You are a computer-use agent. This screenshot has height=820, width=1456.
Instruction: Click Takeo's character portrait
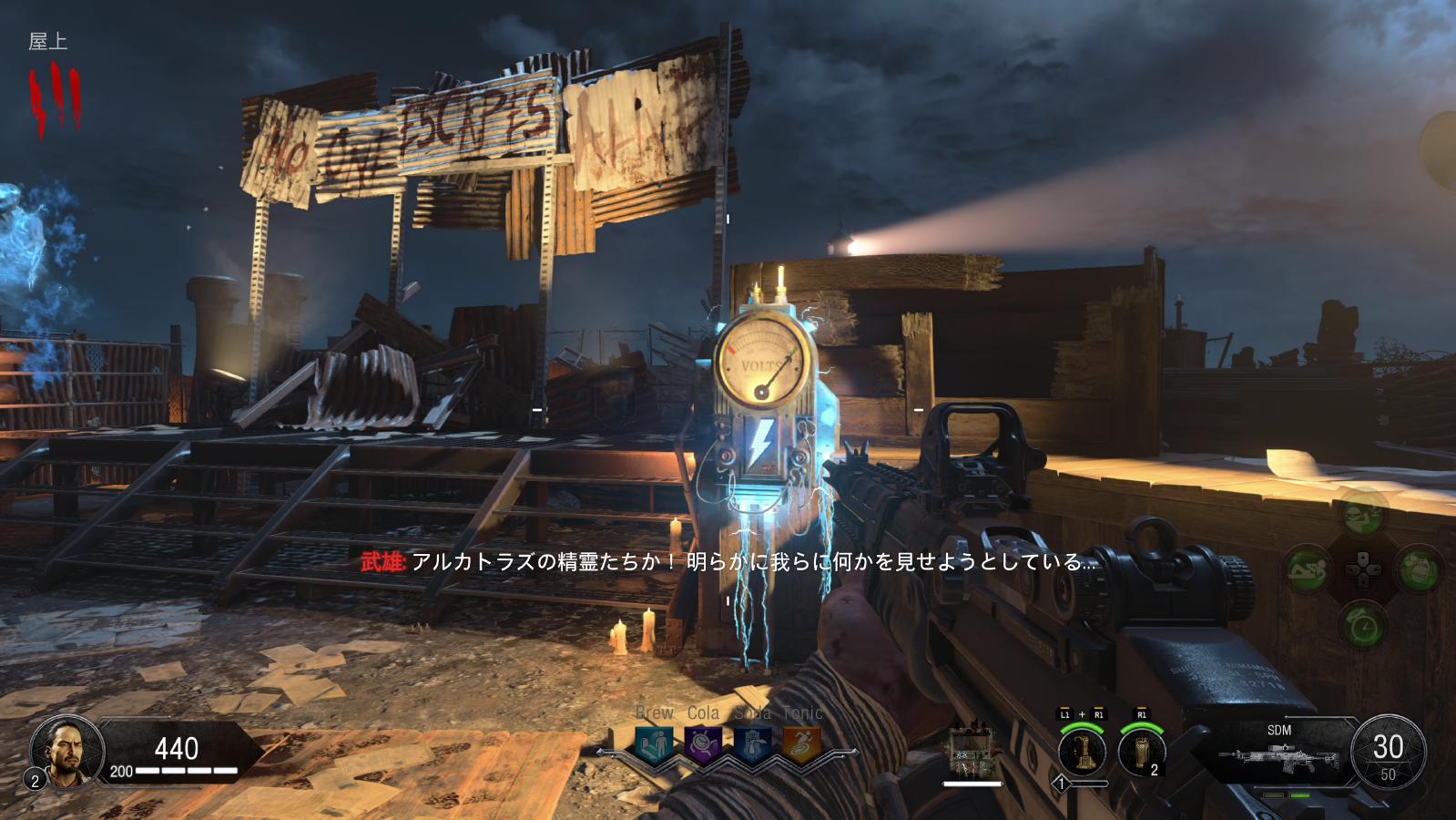pos(62,752)
